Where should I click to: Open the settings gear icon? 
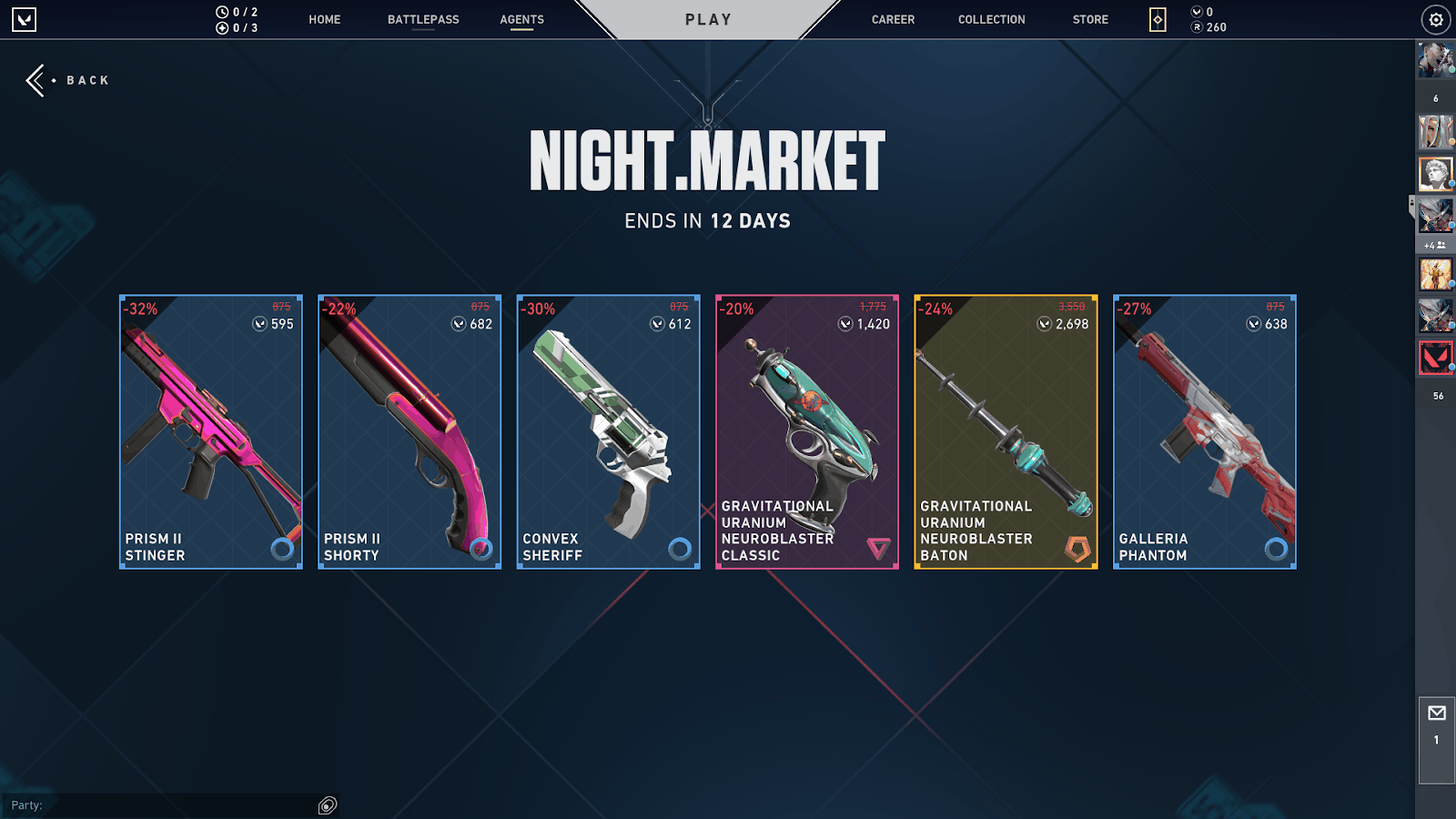1436,19
